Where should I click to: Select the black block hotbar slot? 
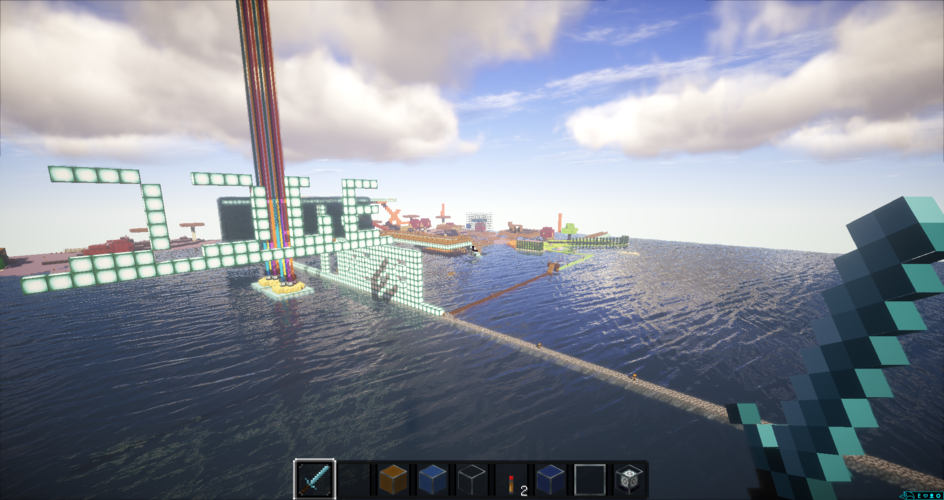pyautogui.click(x=471, y=479)
